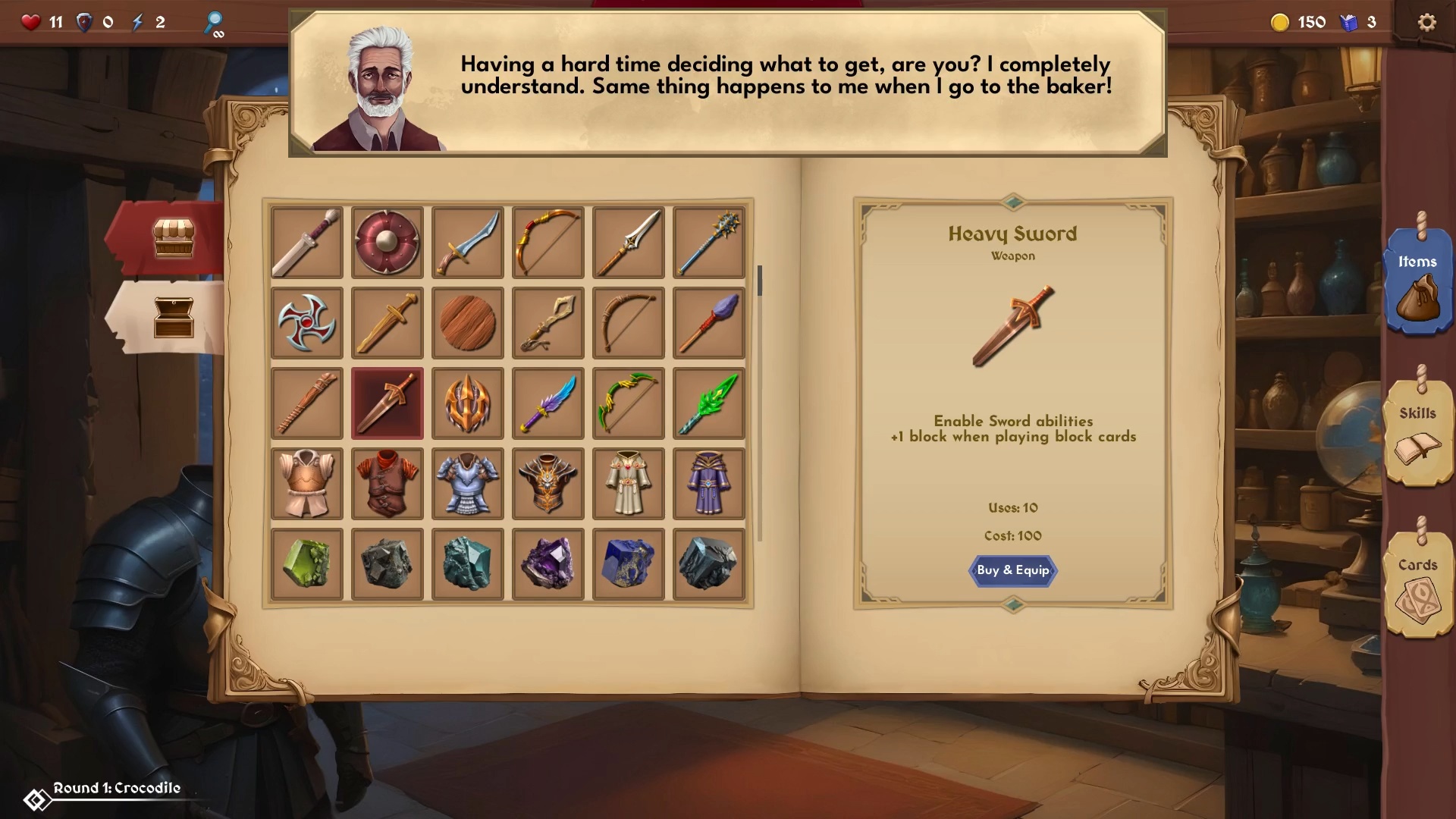The height and width of the screenshot is (819, 1456).
Task: Choose the green gemstone
Action: (x=306, y=564)
